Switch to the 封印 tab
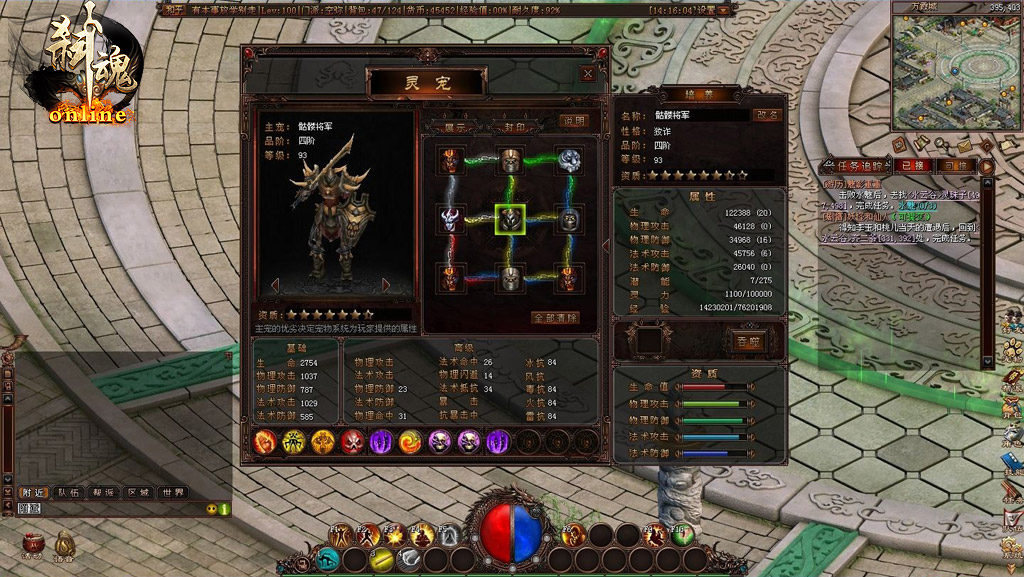Viewport: 1024px width, 577px height. tap(514, 127)
